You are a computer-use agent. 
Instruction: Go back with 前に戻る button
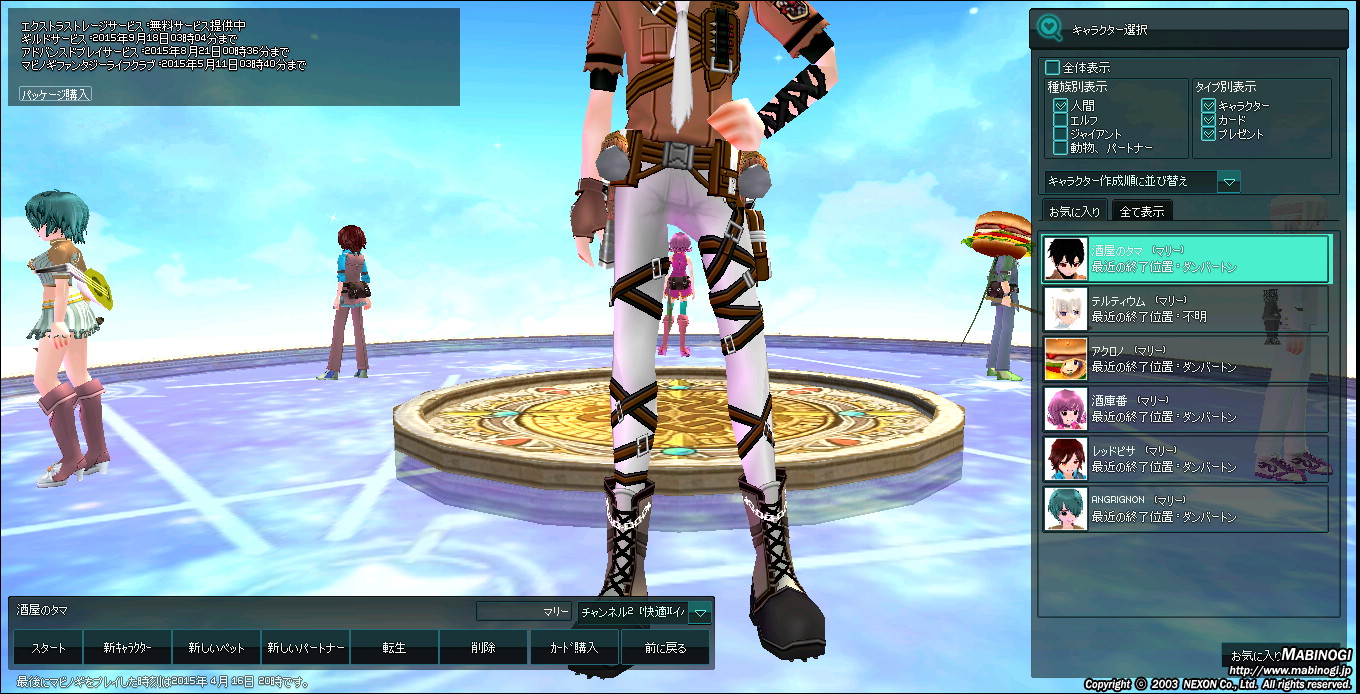[665, 648]
